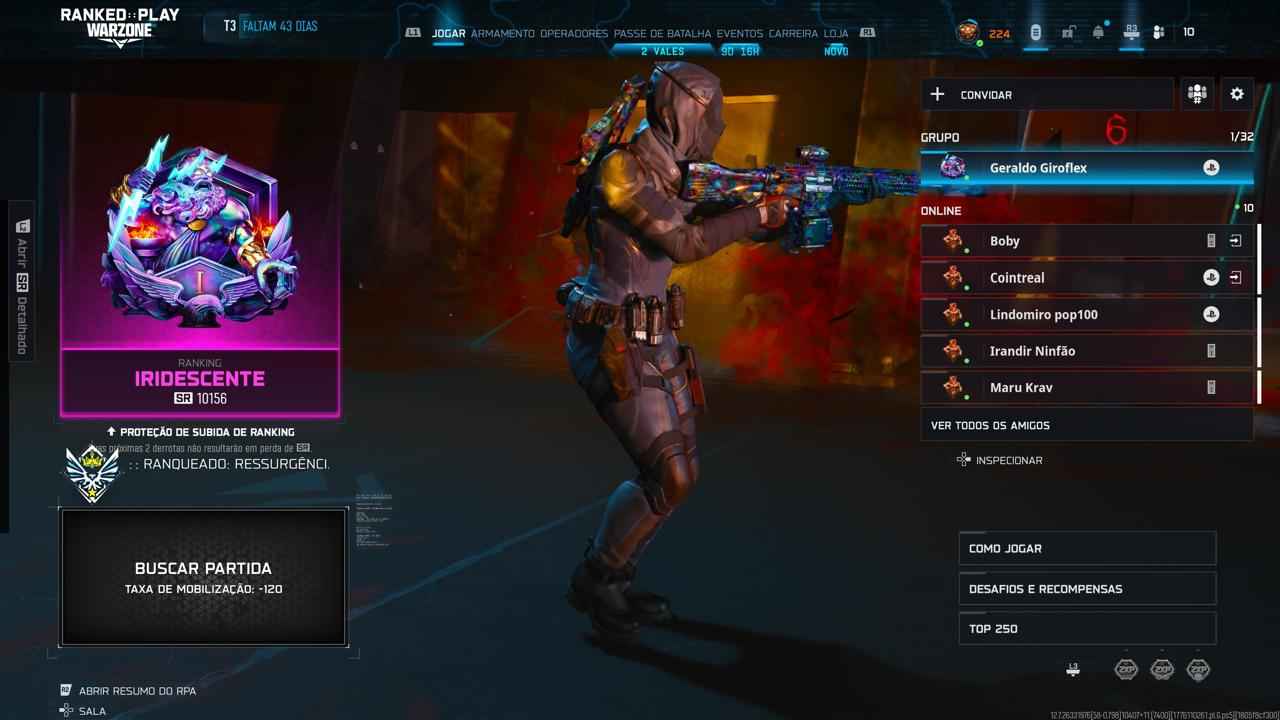The height and width of the screenshot is (720, 1280).
Task: Open channel settings with the gear icon
Action: 1237,93
